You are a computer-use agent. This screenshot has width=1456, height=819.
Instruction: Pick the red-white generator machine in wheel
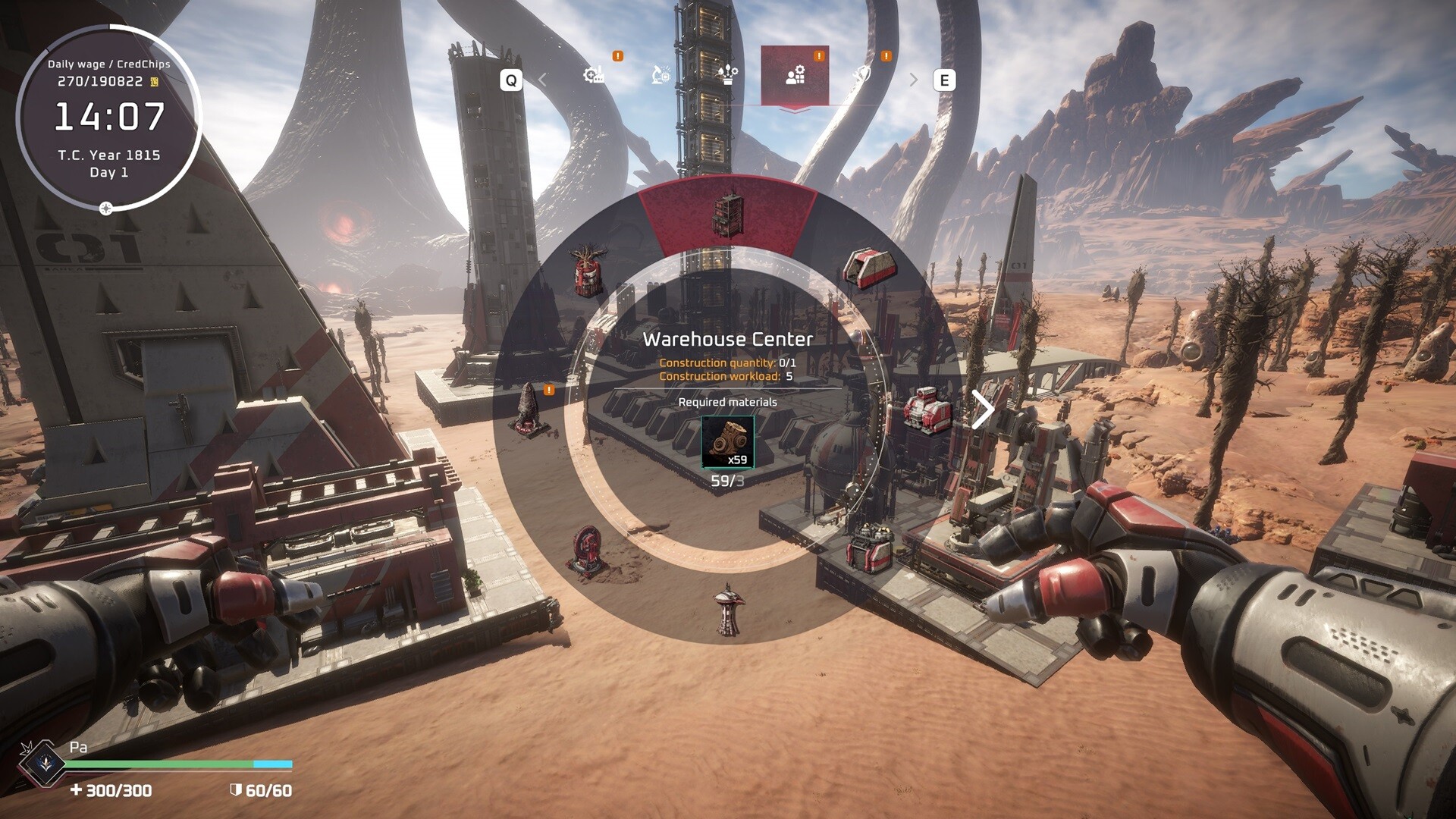[927, 410]
